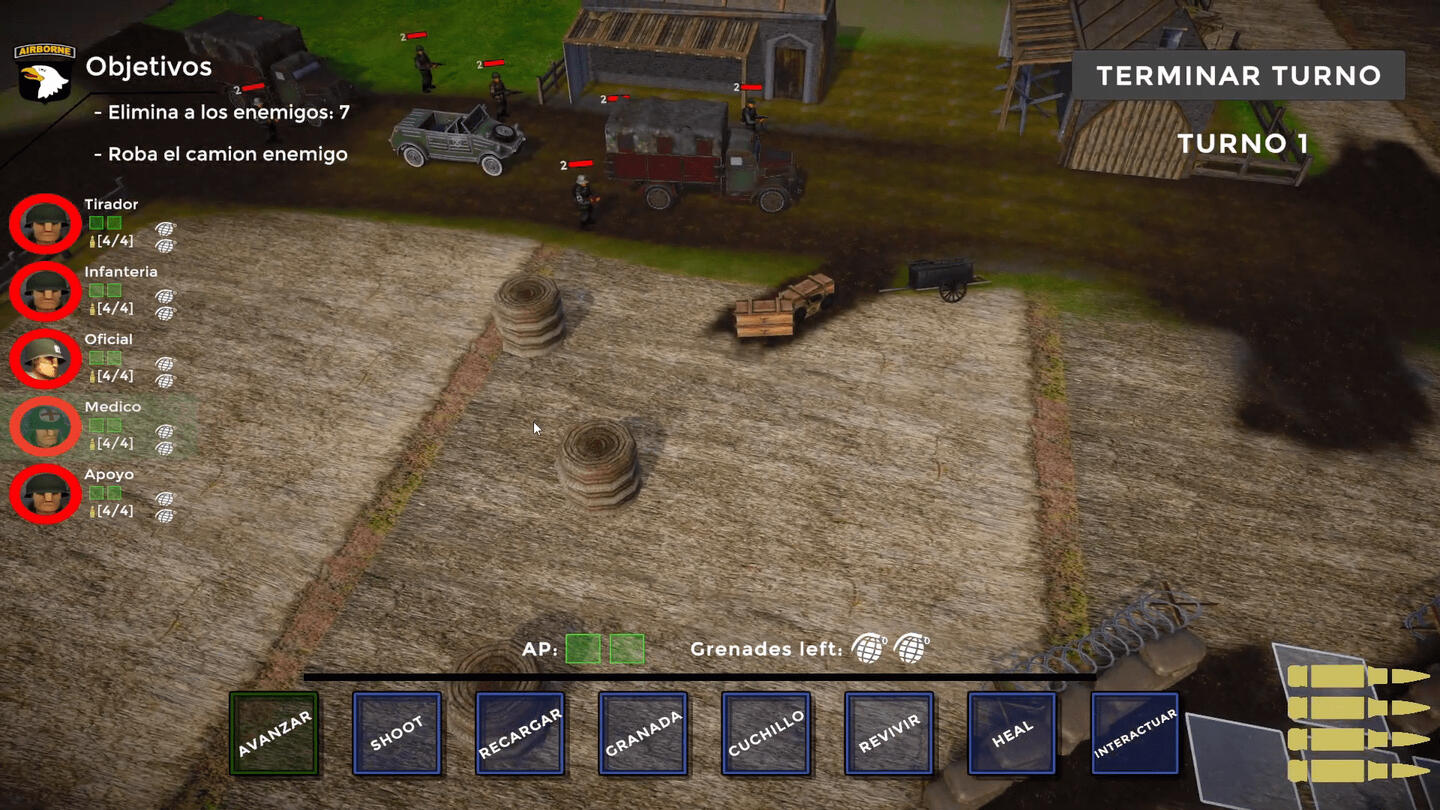1440x810 pixels.
Task: Choose the Oficial soldier portrait
Action: (x=45, y=358)
